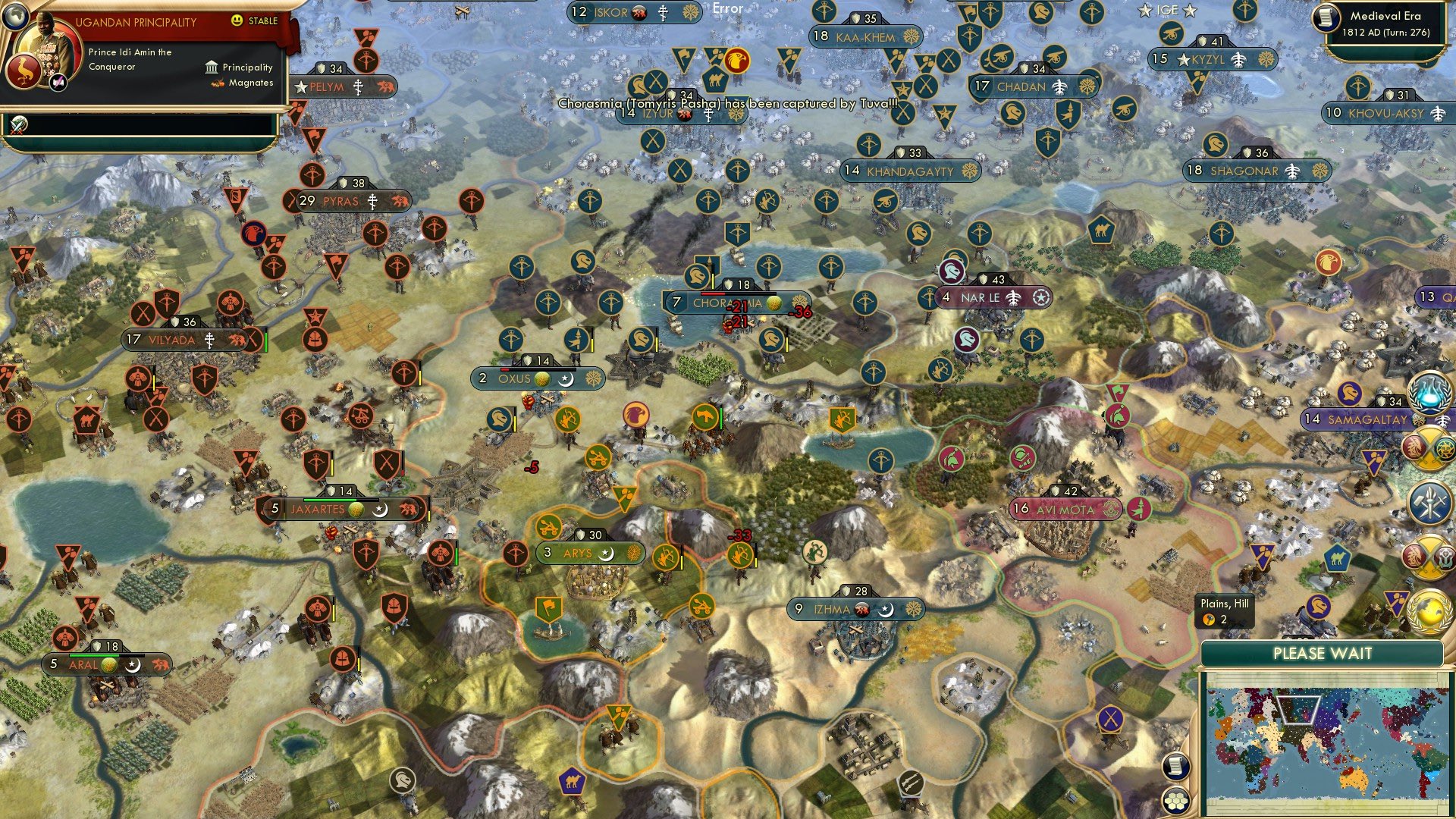Open the notification log scroll icon

1176,766
